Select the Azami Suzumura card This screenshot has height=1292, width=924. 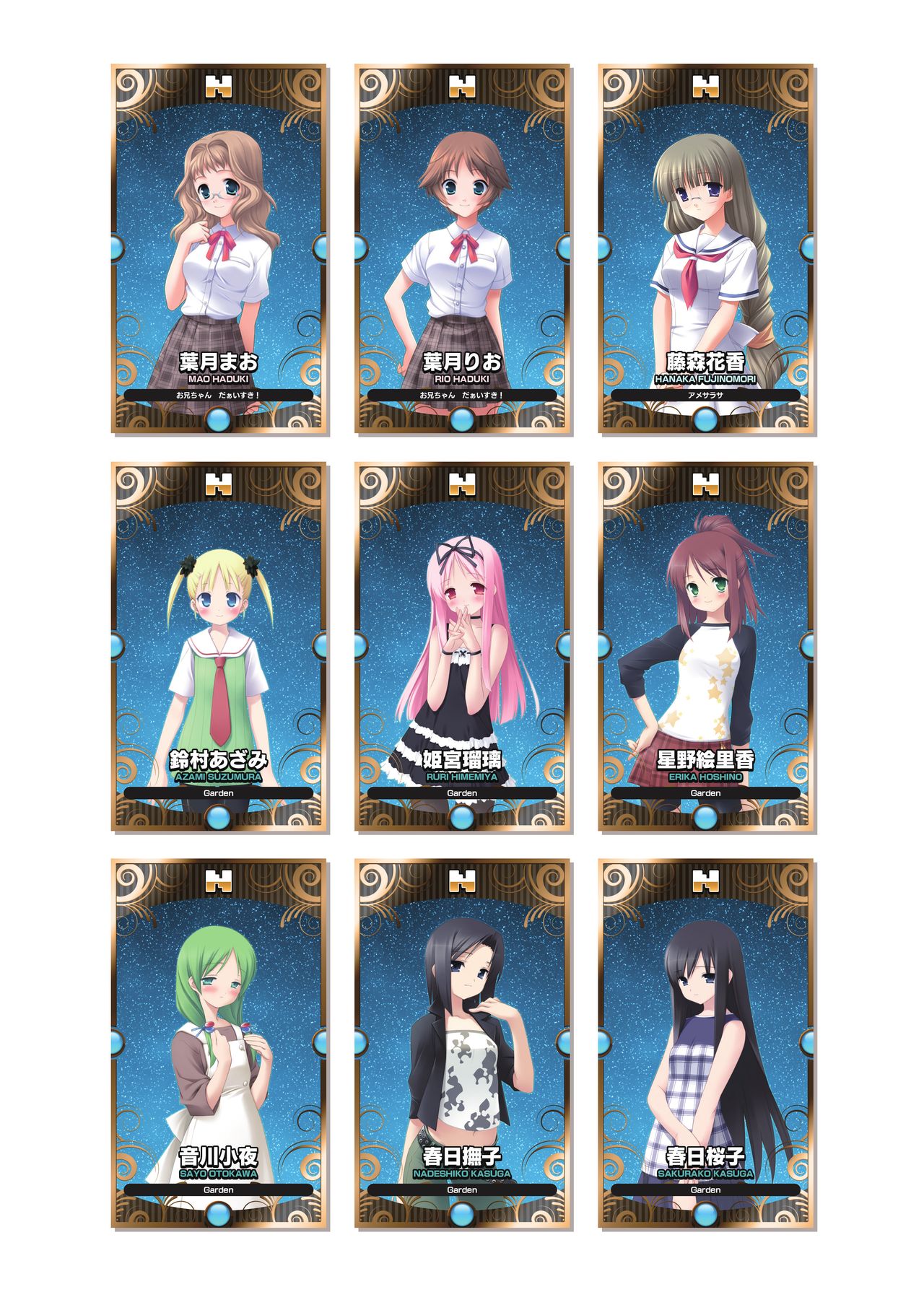219,646
